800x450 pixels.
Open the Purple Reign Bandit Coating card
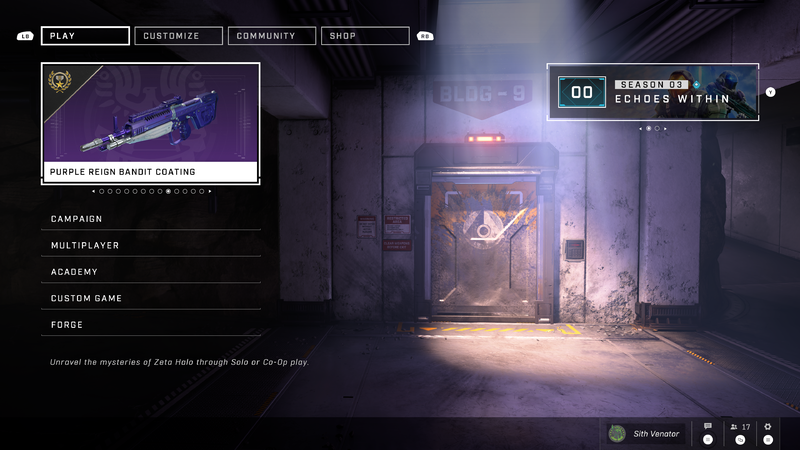point(151,124)
